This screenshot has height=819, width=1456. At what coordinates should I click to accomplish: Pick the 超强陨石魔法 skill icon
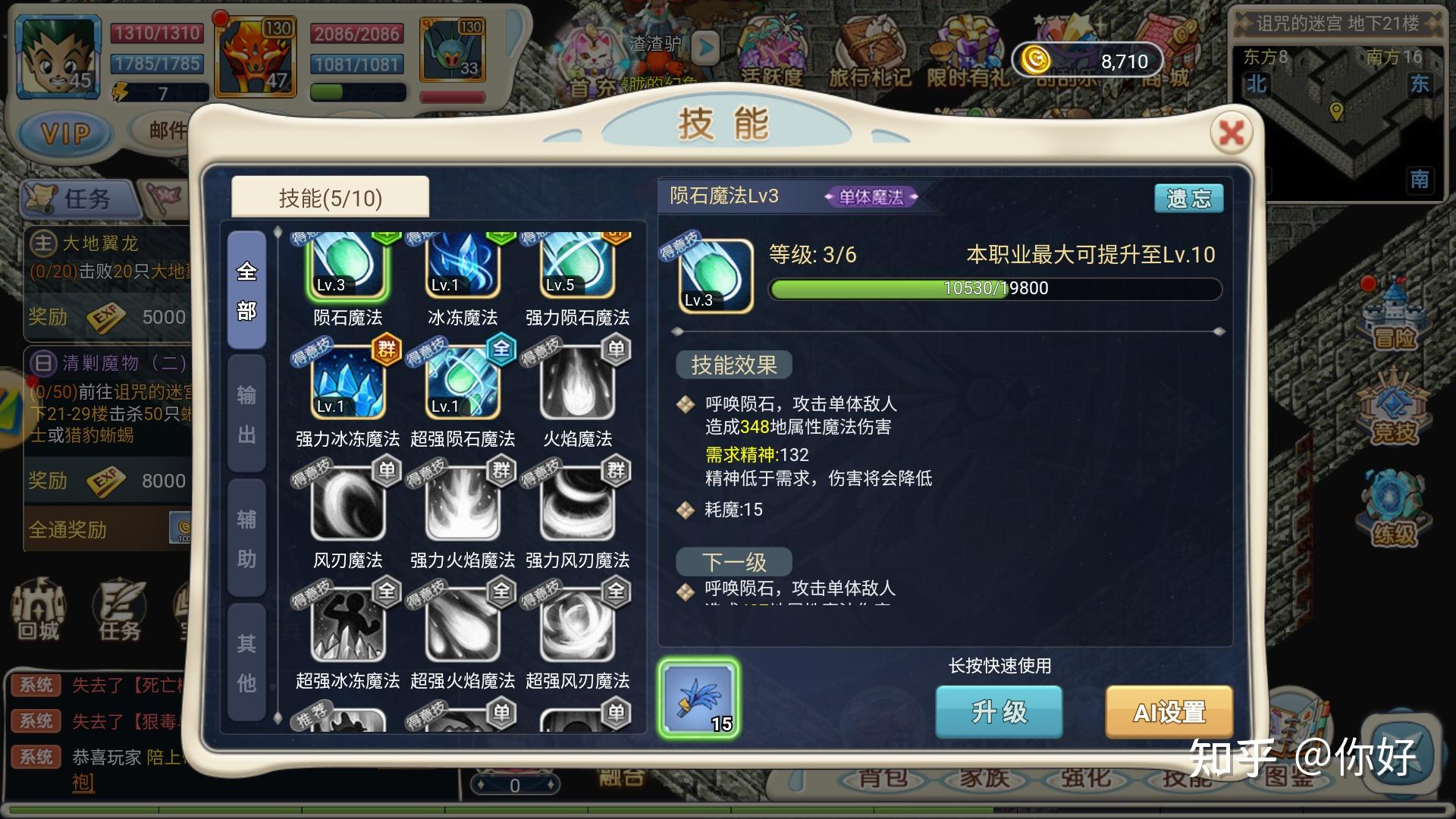(x=463, y=383)
